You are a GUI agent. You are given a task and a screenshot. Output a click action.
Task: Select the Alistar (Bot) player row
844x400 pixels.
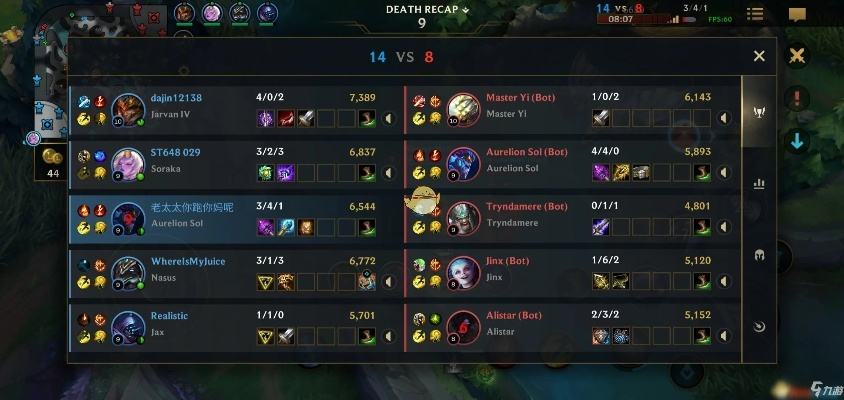click(x=572, y=325)
